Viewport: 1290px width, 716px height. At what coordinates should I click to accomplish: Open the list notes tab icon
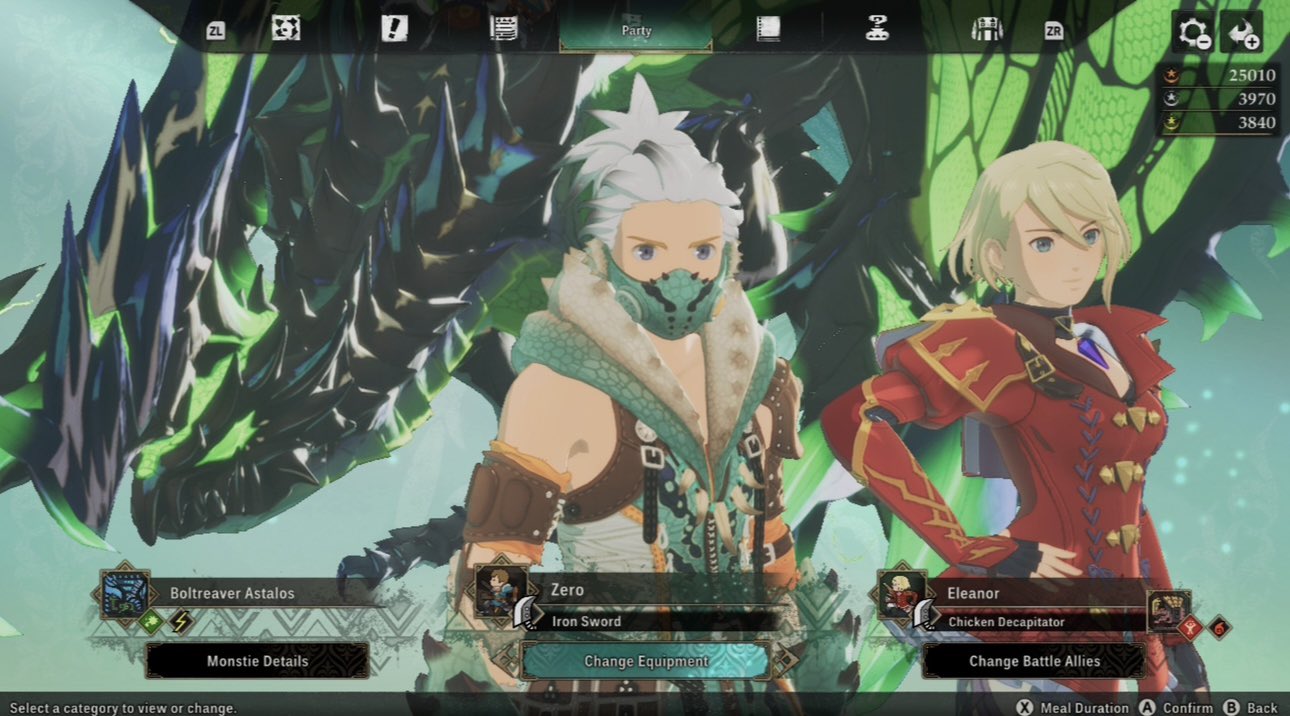click(503, 29)
